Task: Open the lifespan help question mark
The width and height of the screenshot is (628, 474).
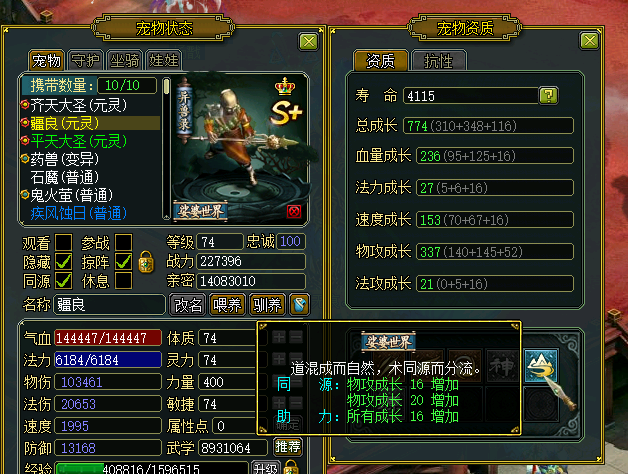Action: 548,96
